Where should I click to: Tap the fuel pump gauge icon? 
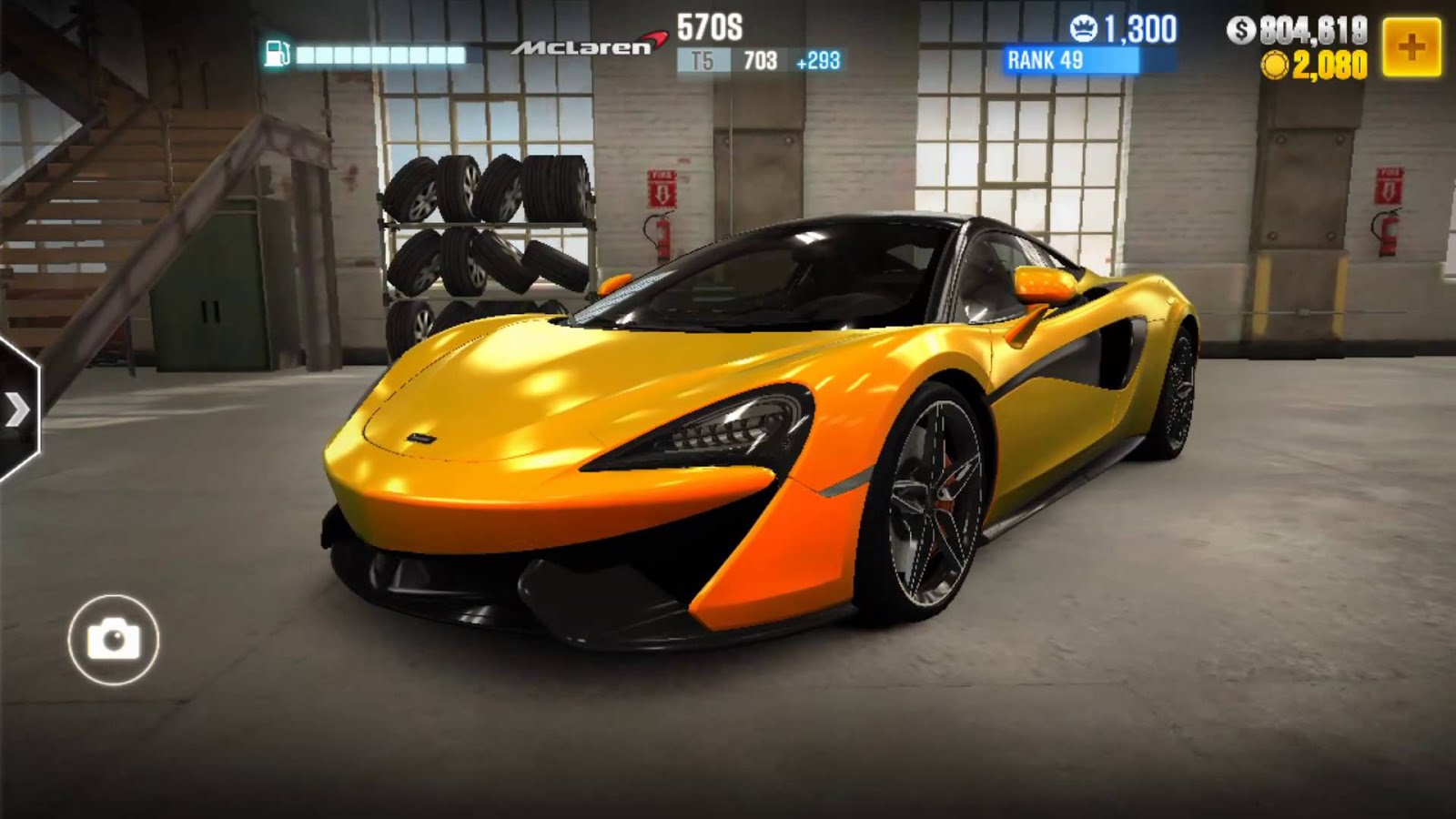point(276,53)
